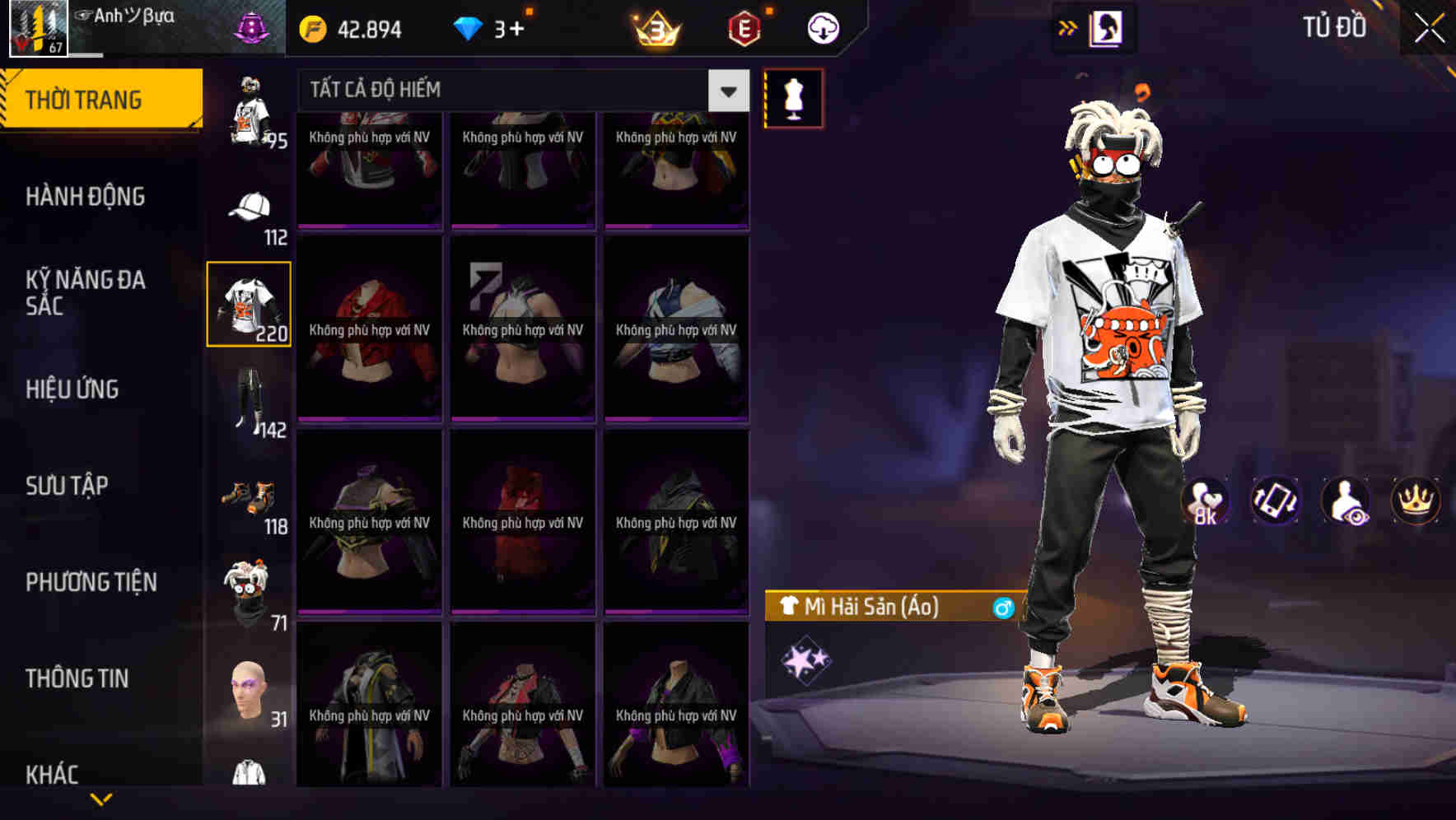Tap the rotate character phone icon
Viewport: 1456px width, 820px height.
(1275, 501)
